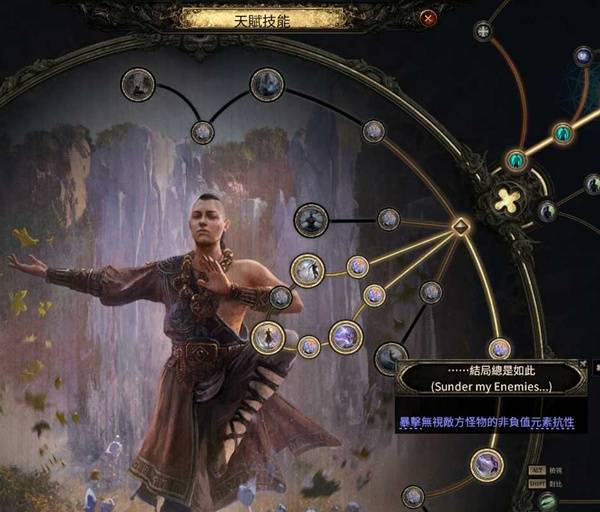Image resolution: width=600 pixels, height=512 pixels.
Task: Allocate the large glowing node below the tooltip
Action: [x=487, y=464]
